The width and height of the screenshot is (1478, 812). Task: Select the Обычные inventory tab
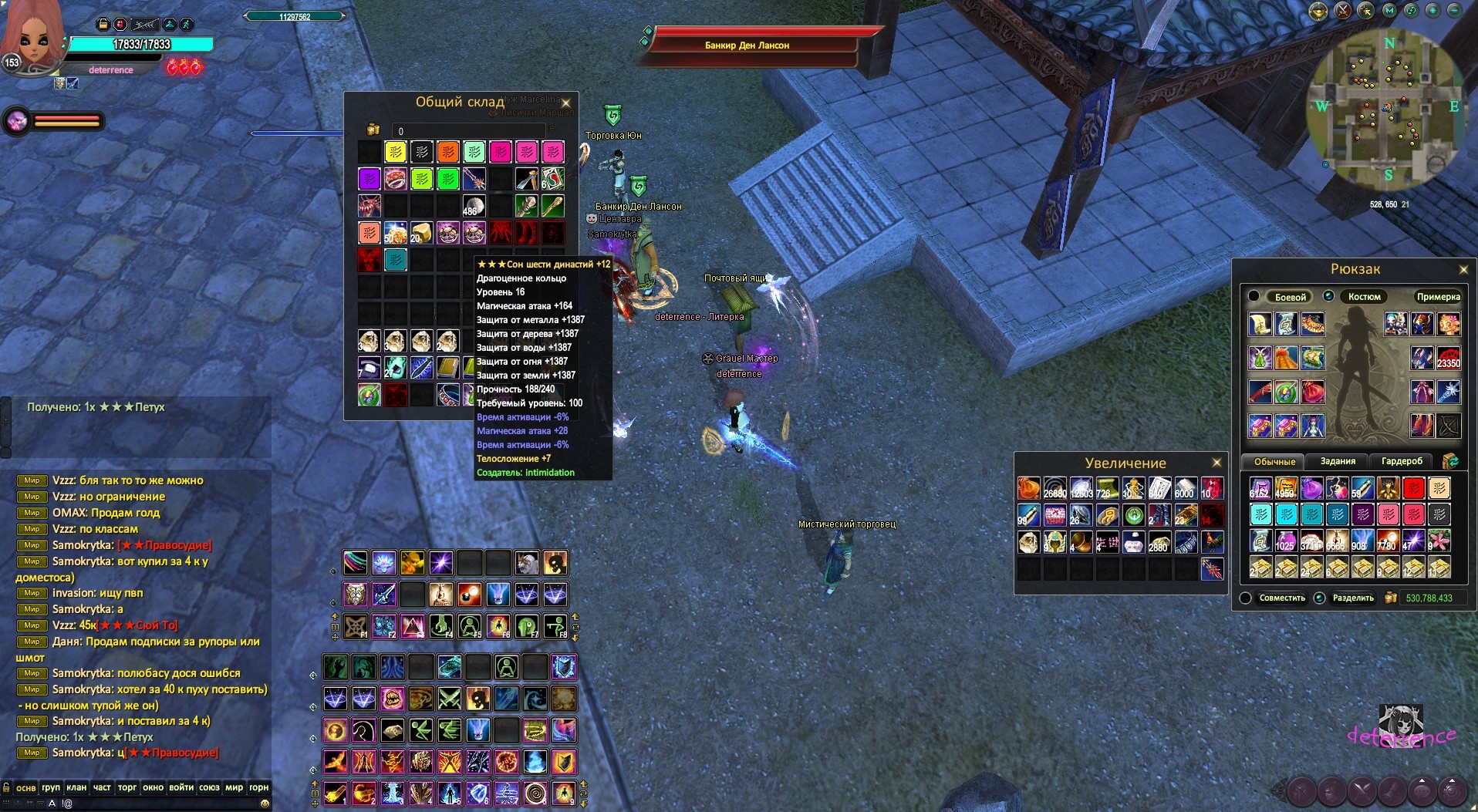click(x=1274, y=462)
